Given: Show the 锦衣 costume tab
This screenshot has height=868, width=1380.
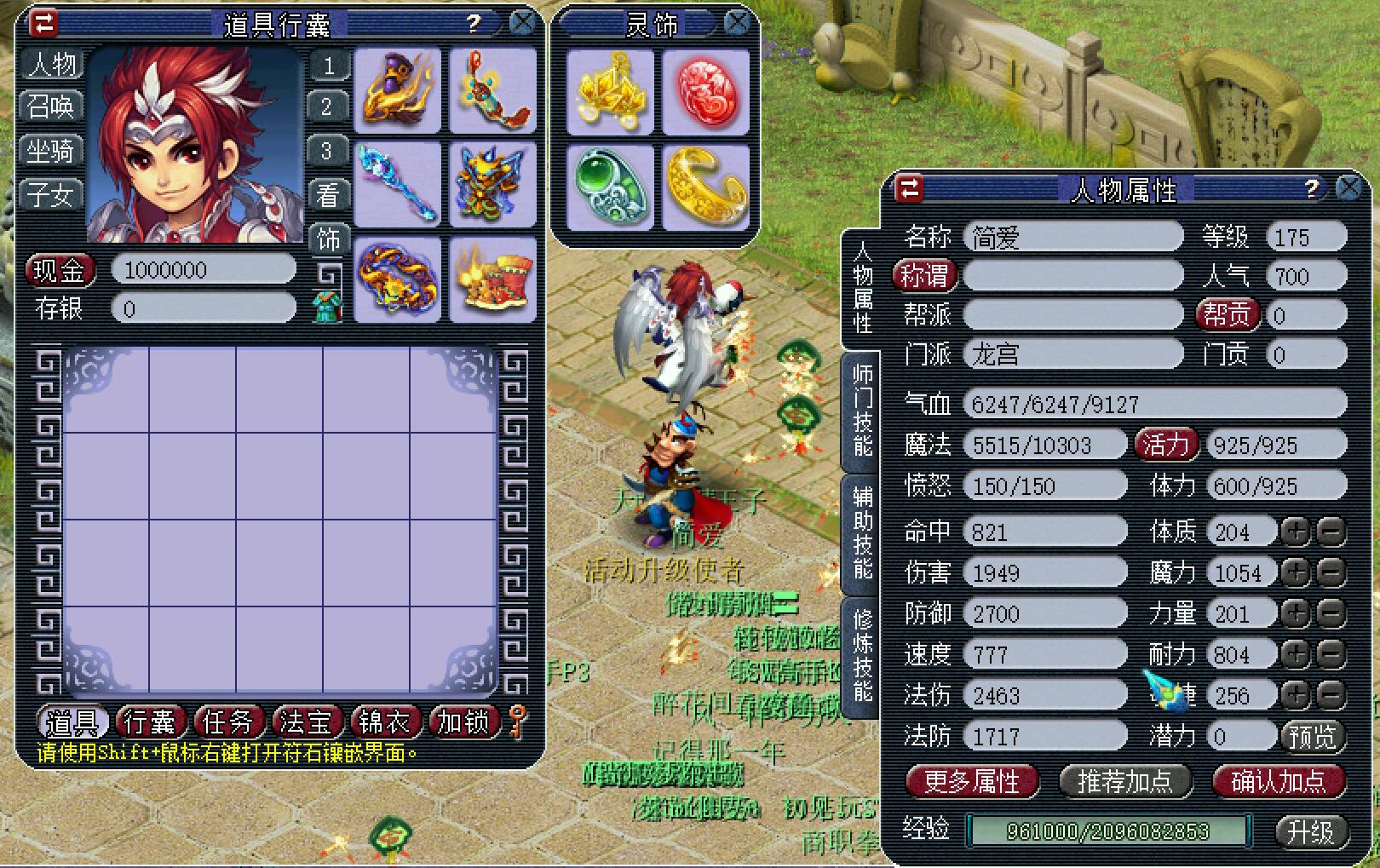Looking at the screenshot, I should [383, 722].
